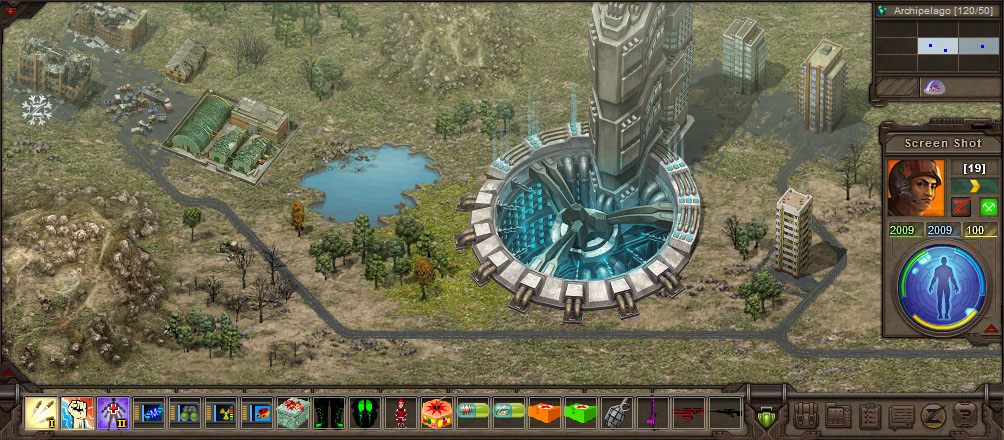Image resolution: width=1004 pixels, height=440 pixels.
Task: Equip the black sniper rifle slot
Action: [724, 412]
